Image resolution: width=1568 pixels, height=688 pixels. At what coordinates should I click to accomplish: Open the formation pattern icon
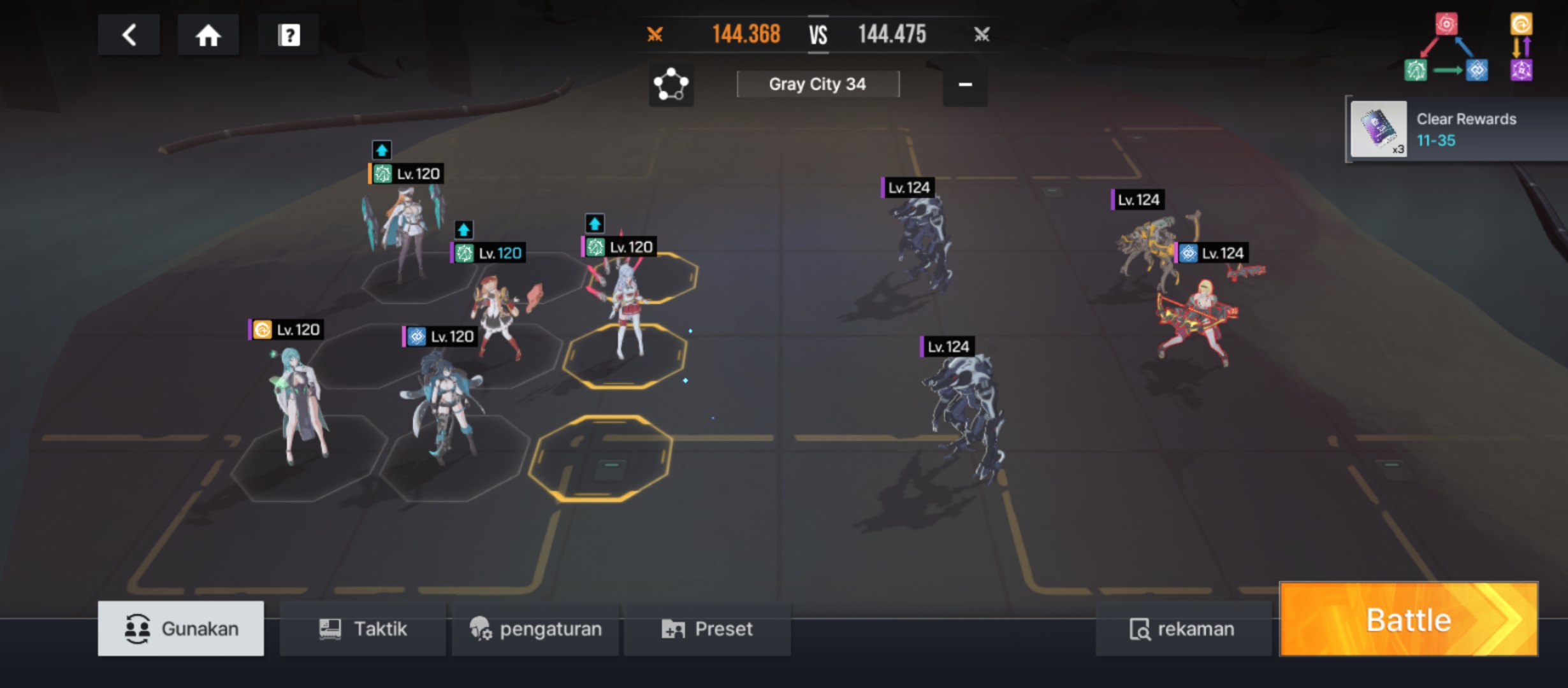tap(671, 84)
